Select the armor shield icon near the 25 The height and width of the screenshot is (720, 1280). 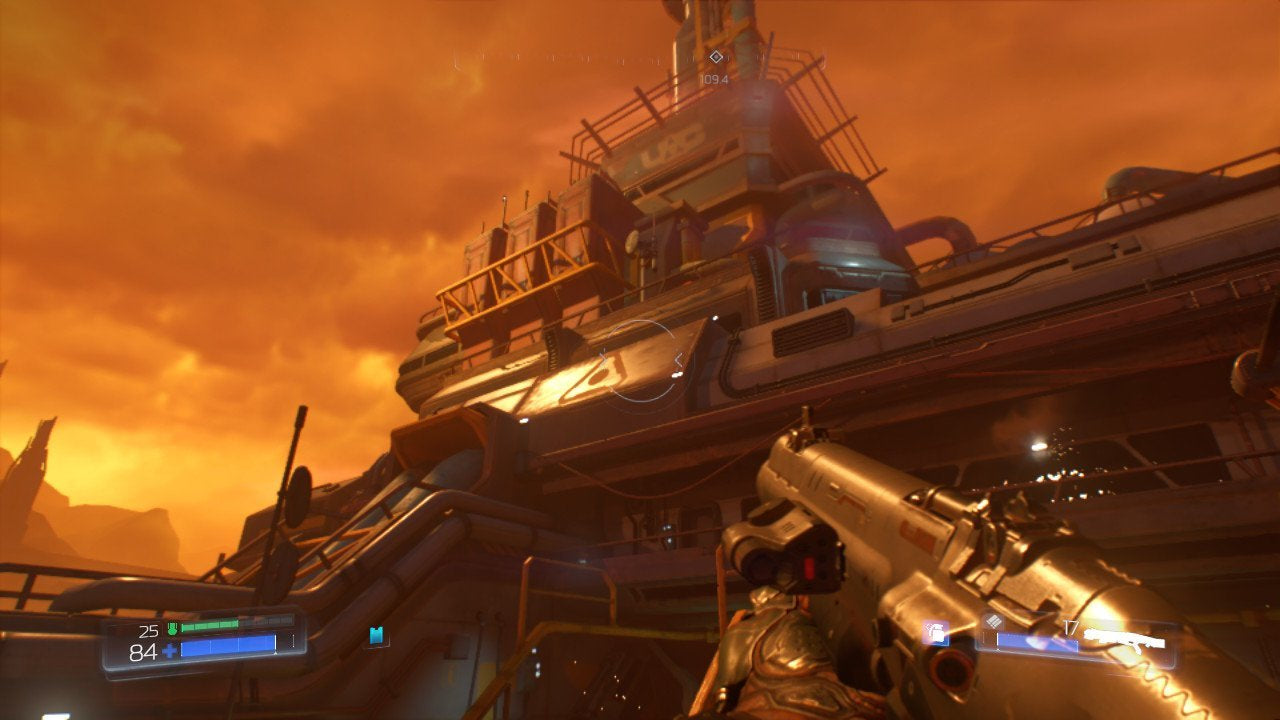click(172, 627)
